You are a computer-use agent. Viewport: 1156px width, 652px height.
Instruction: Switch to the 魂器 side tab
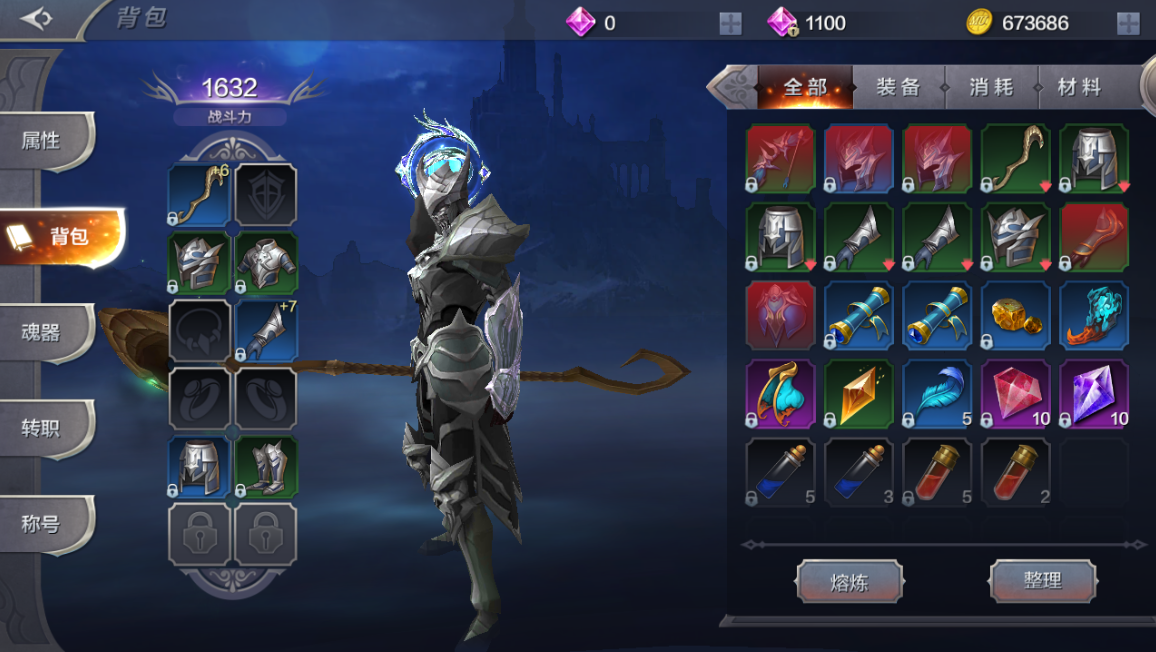coord(42,332)
